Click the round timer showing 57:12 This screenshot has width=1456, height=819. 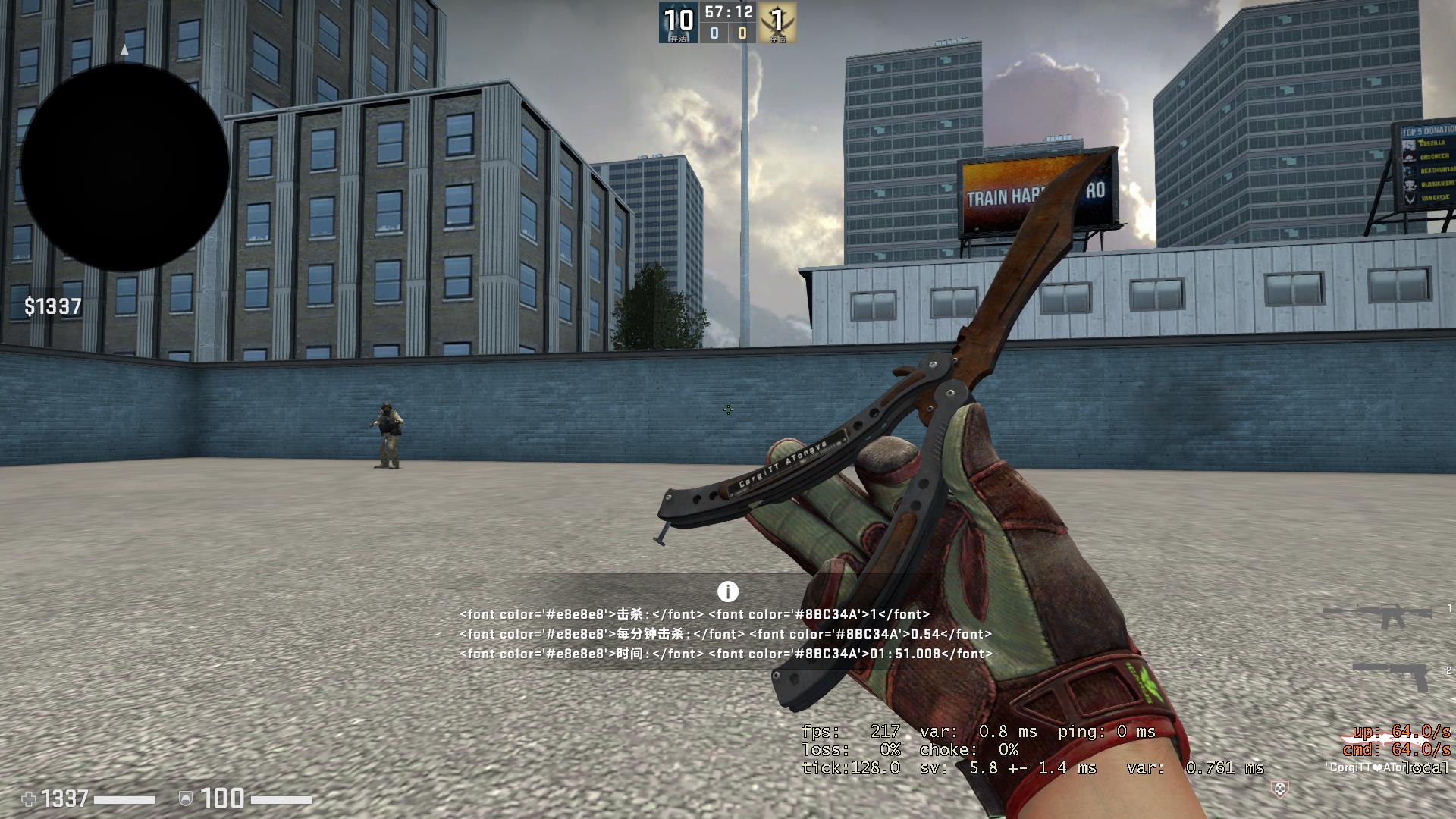[x=726, y=12]
